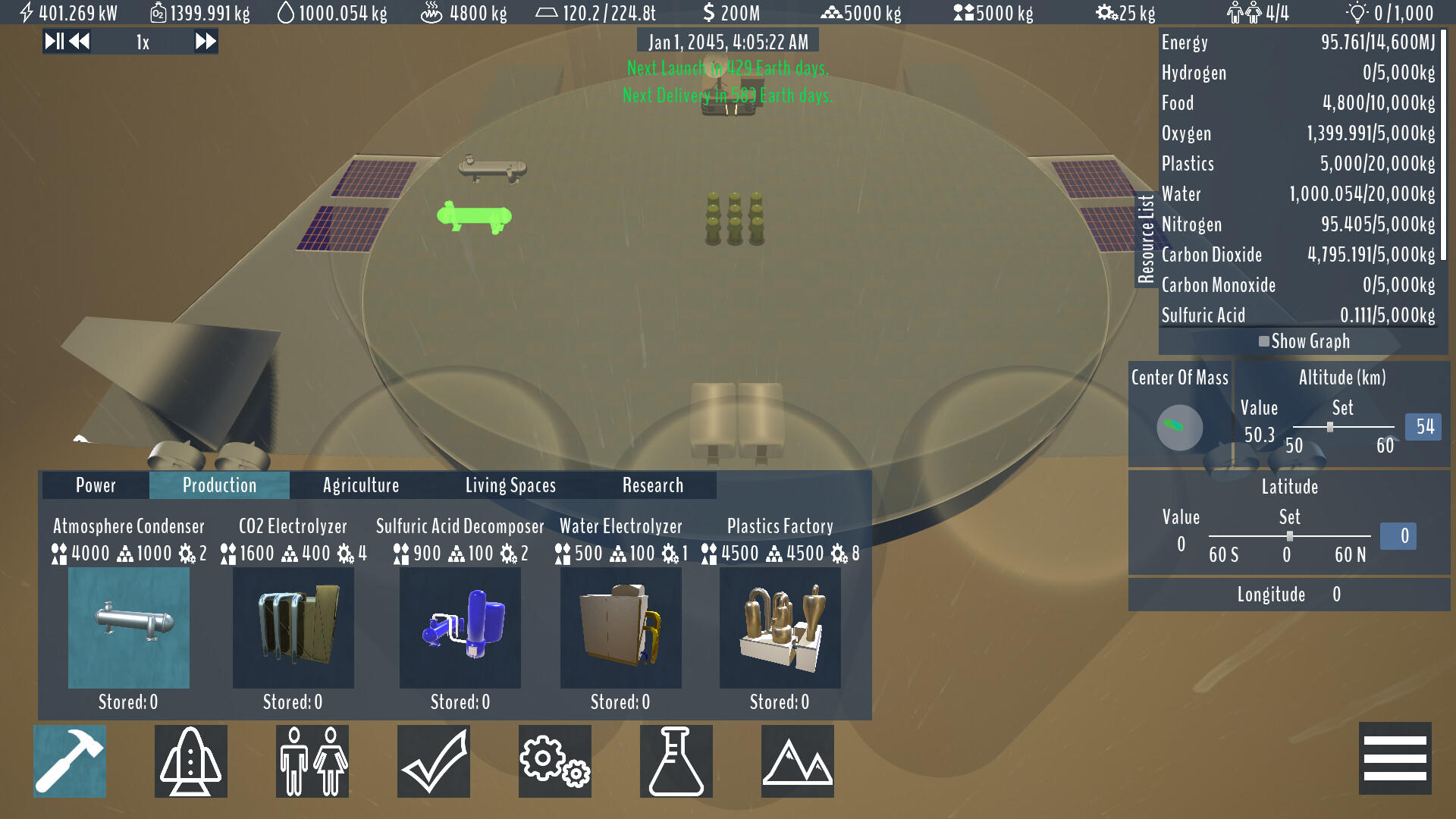Open the machinery gears panel

point(554,761)
